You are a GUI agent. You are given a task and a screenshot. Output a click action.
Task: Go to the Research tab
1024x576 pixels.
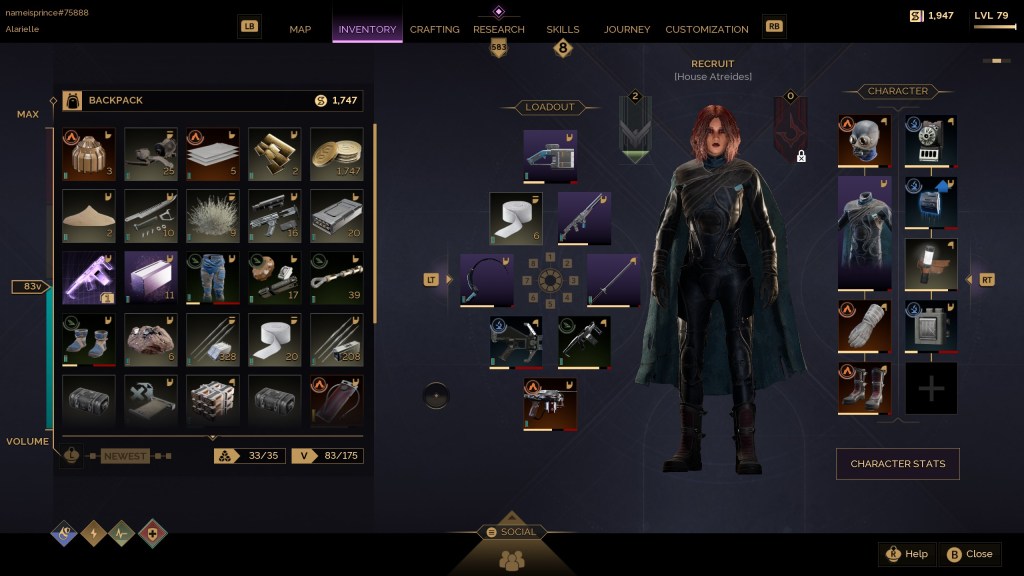[499, 29]
